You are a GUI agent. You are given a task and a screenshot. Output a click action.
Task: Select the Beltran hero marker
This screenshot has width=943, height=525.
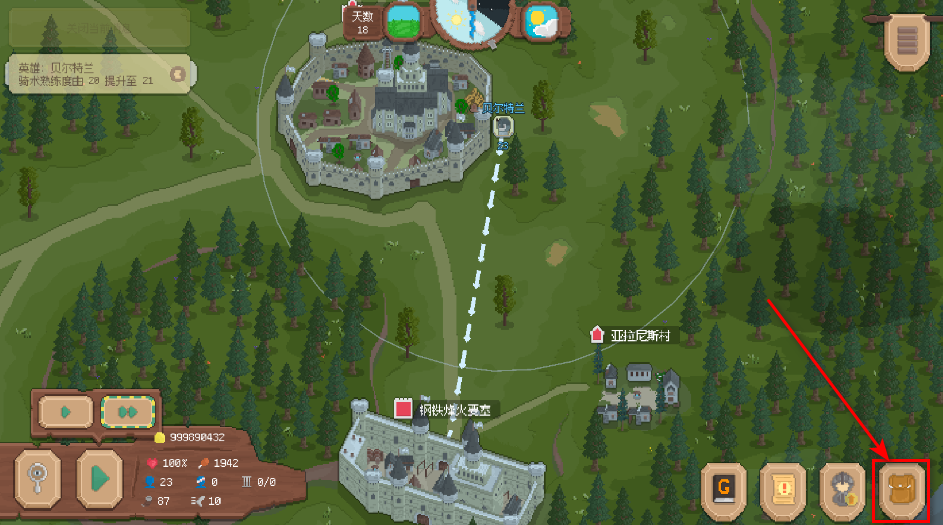pyautogui.click(x=504, y=127)
